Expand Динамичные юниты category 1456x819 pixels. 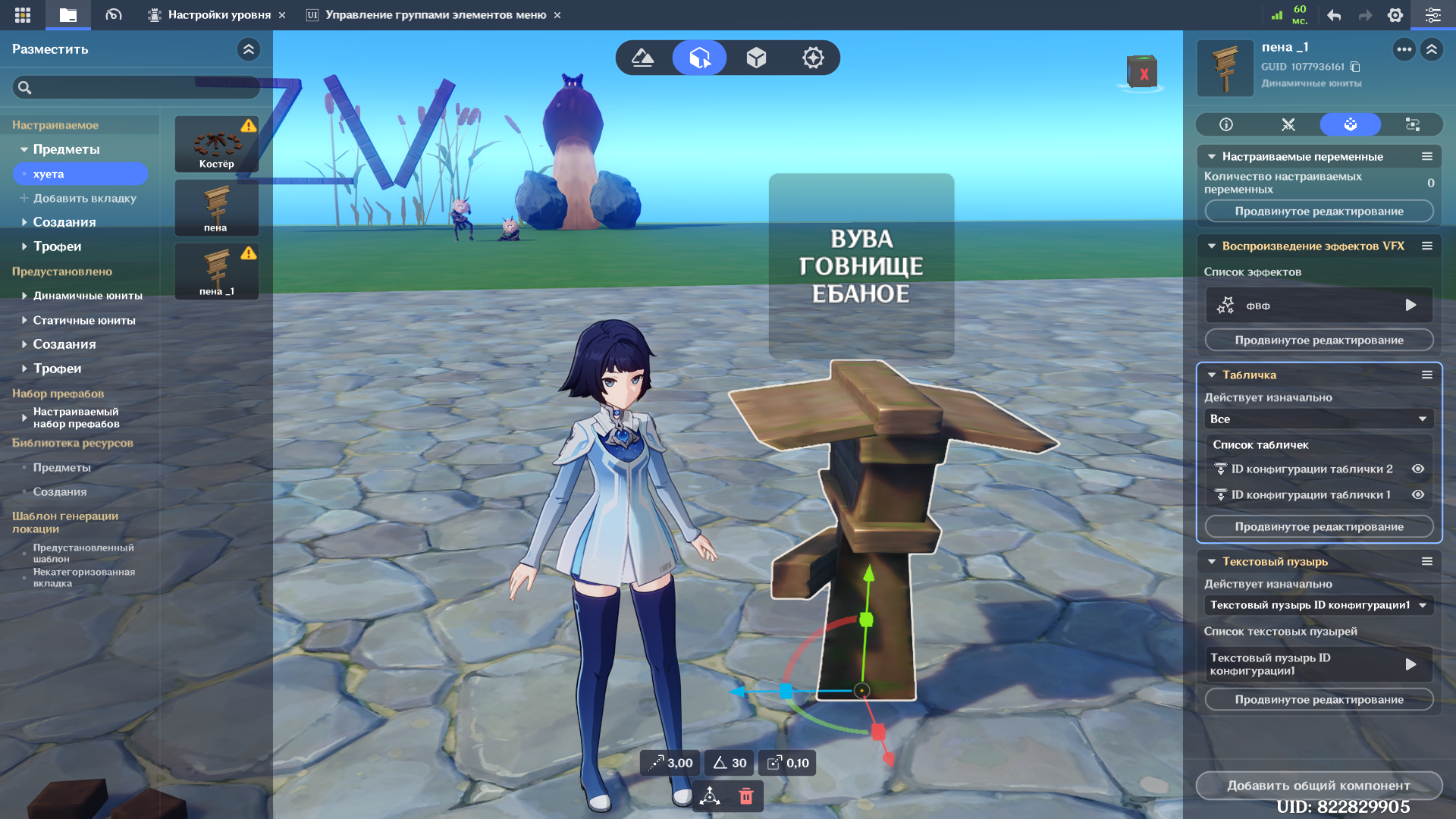pyautogui.click(x=87, y=296)
